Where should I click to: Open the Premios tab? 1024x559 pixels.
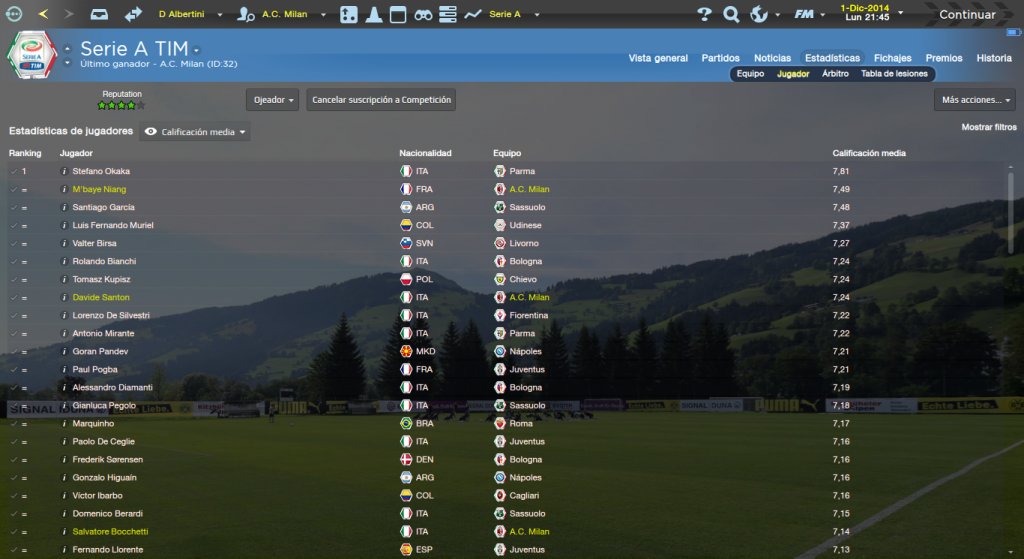(x=944, y=58)
